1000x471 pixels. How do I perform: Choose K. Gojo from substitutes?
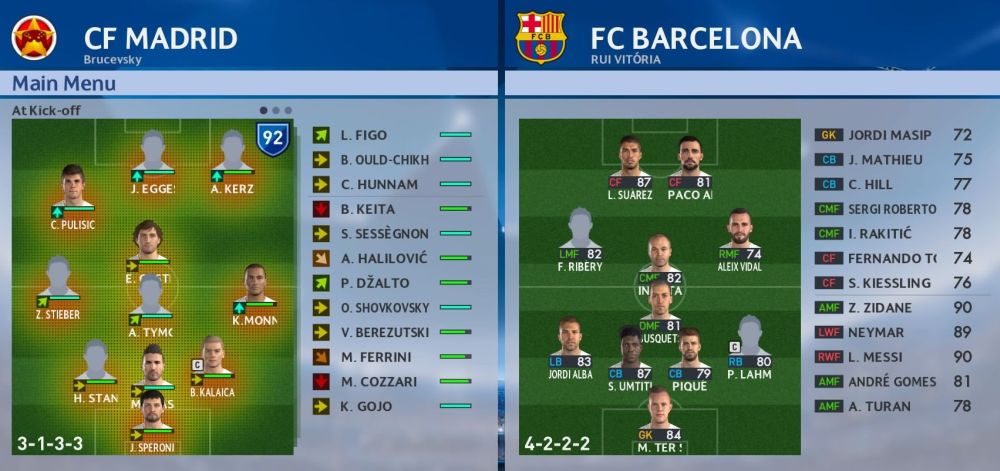(392, 406)
